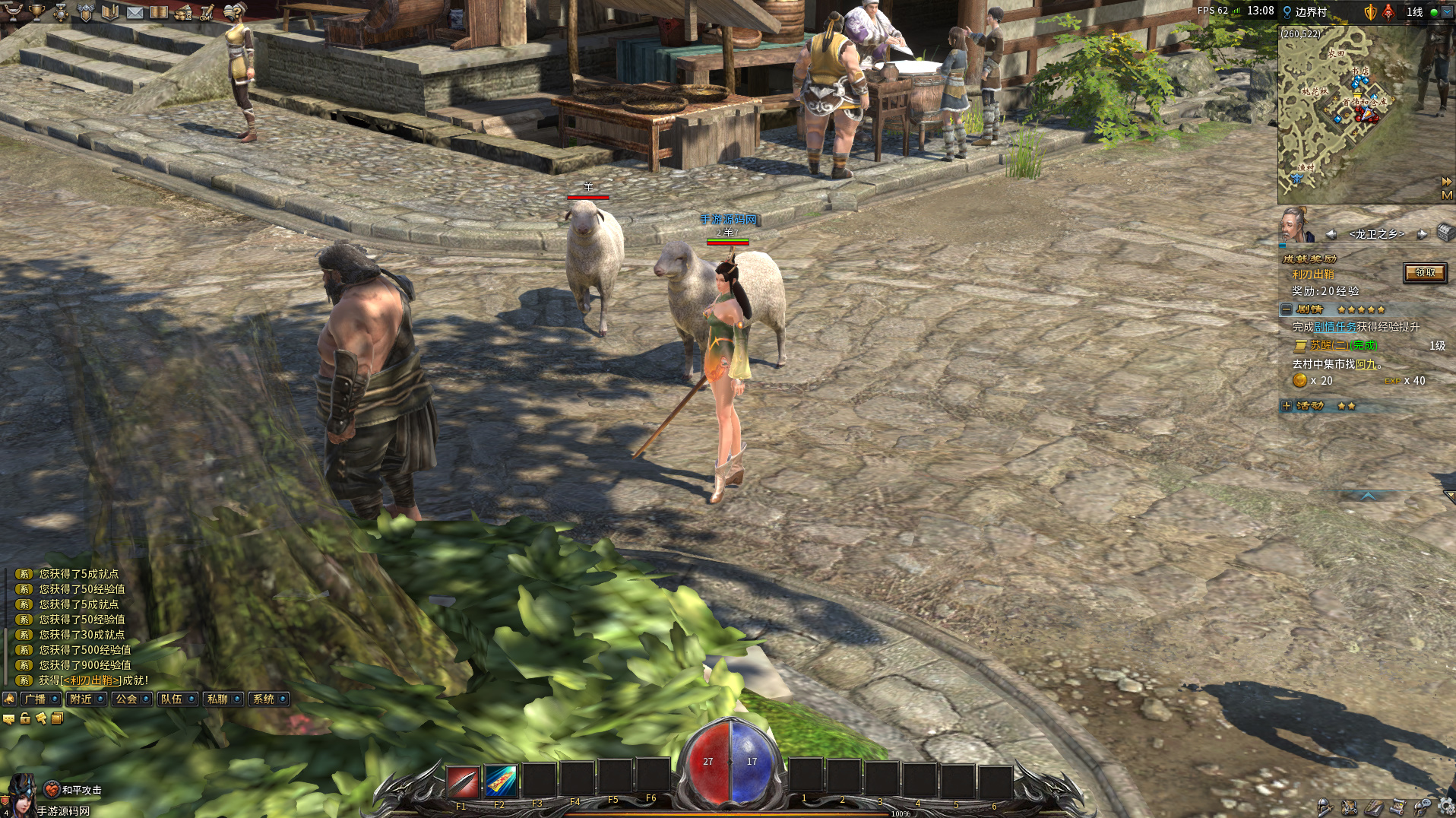Activate the red blade skill on F1

(x=462, y=781)
